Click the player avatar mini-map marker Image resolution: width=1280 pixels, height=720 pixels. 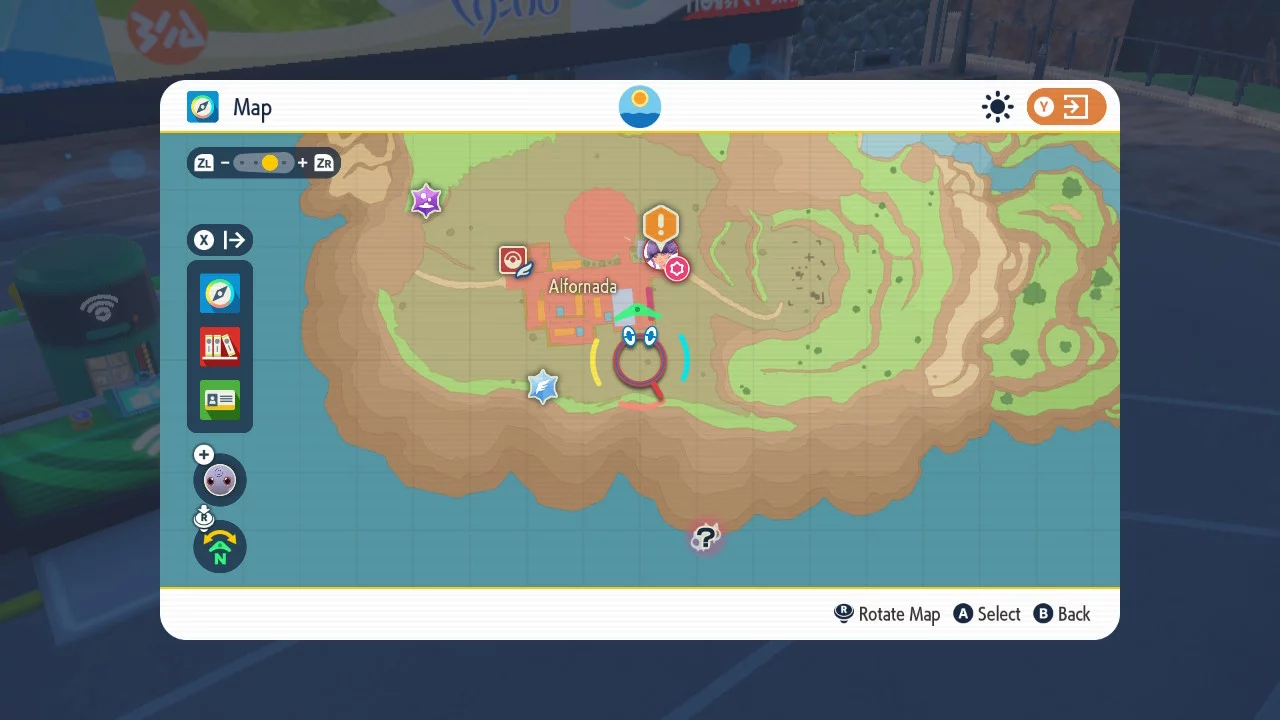pos(219,480)
